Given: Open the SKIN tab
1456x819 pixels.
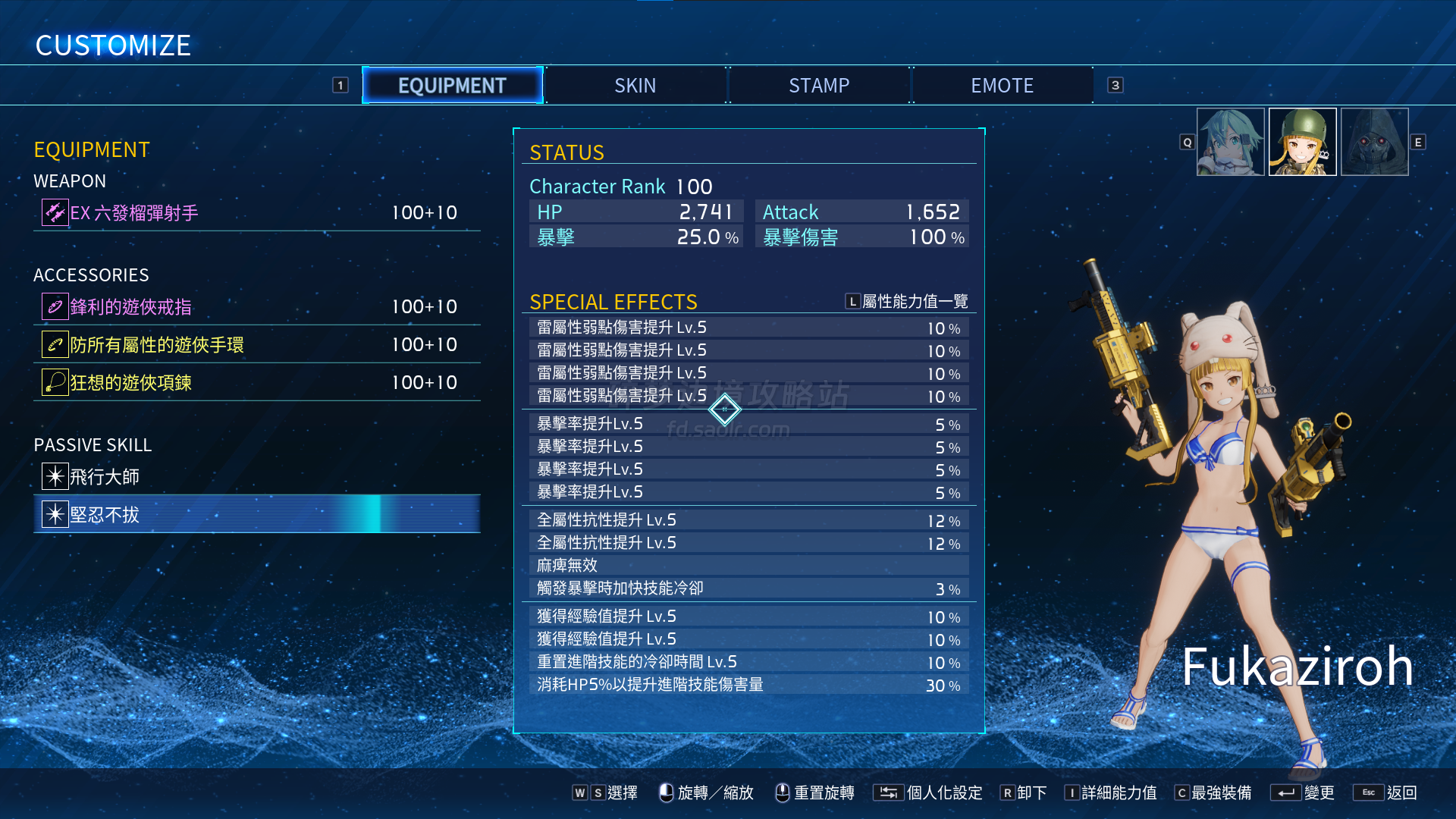Looking at the screenshot, I should (635, 86).
